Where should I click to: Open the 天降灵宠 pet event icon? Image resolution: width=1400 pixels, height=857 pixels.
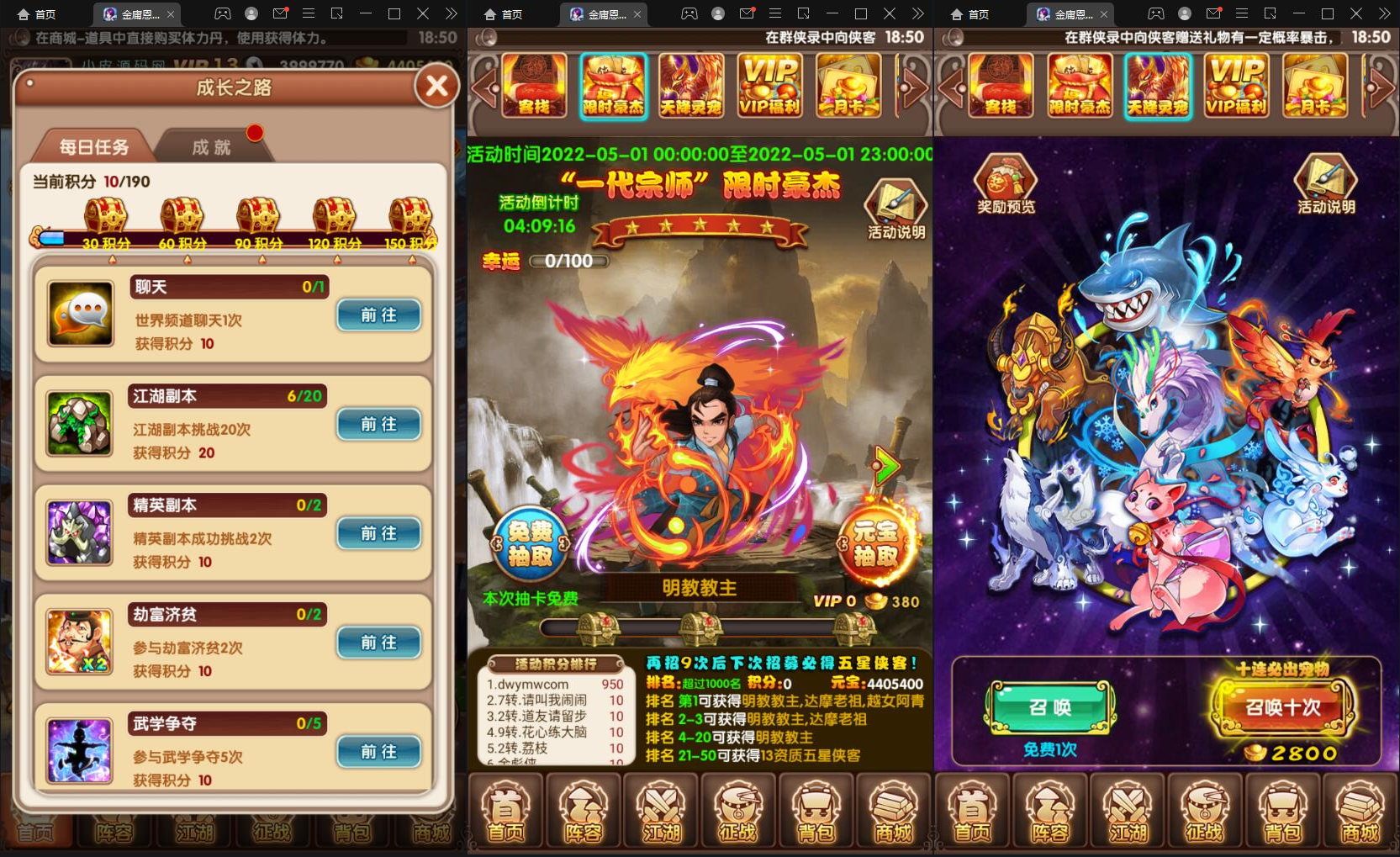click(691, 87)
